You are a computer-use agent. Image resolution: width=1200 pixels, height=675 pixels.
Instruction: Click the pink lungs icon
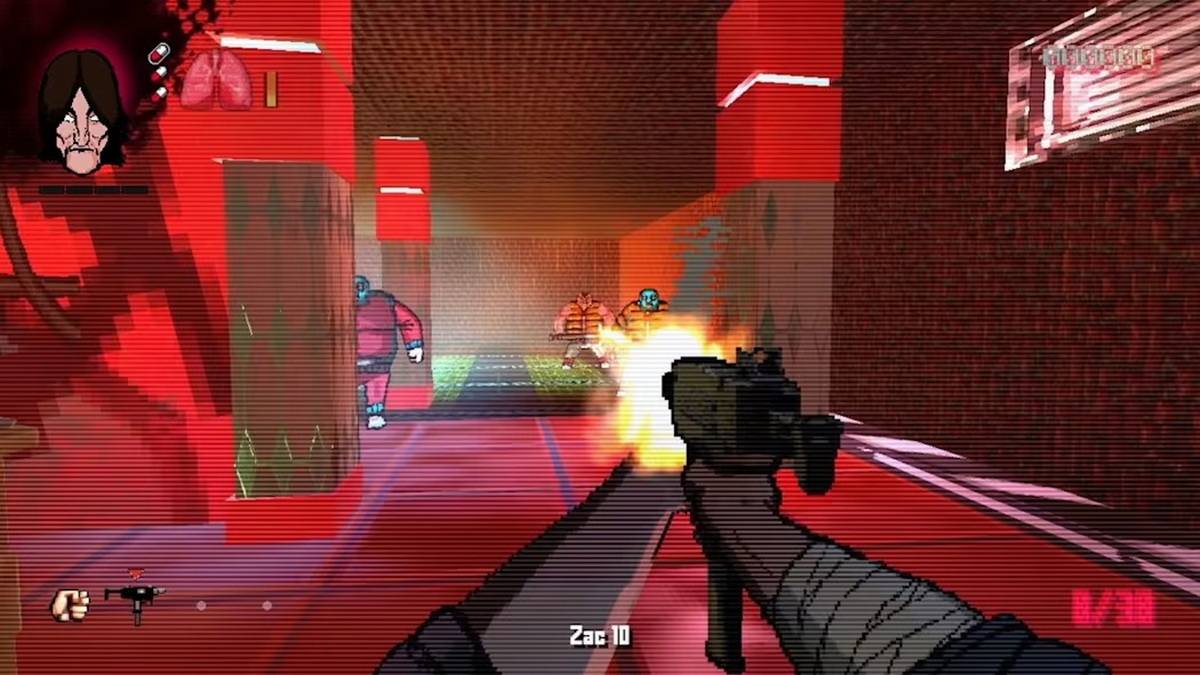pos(215,80)
